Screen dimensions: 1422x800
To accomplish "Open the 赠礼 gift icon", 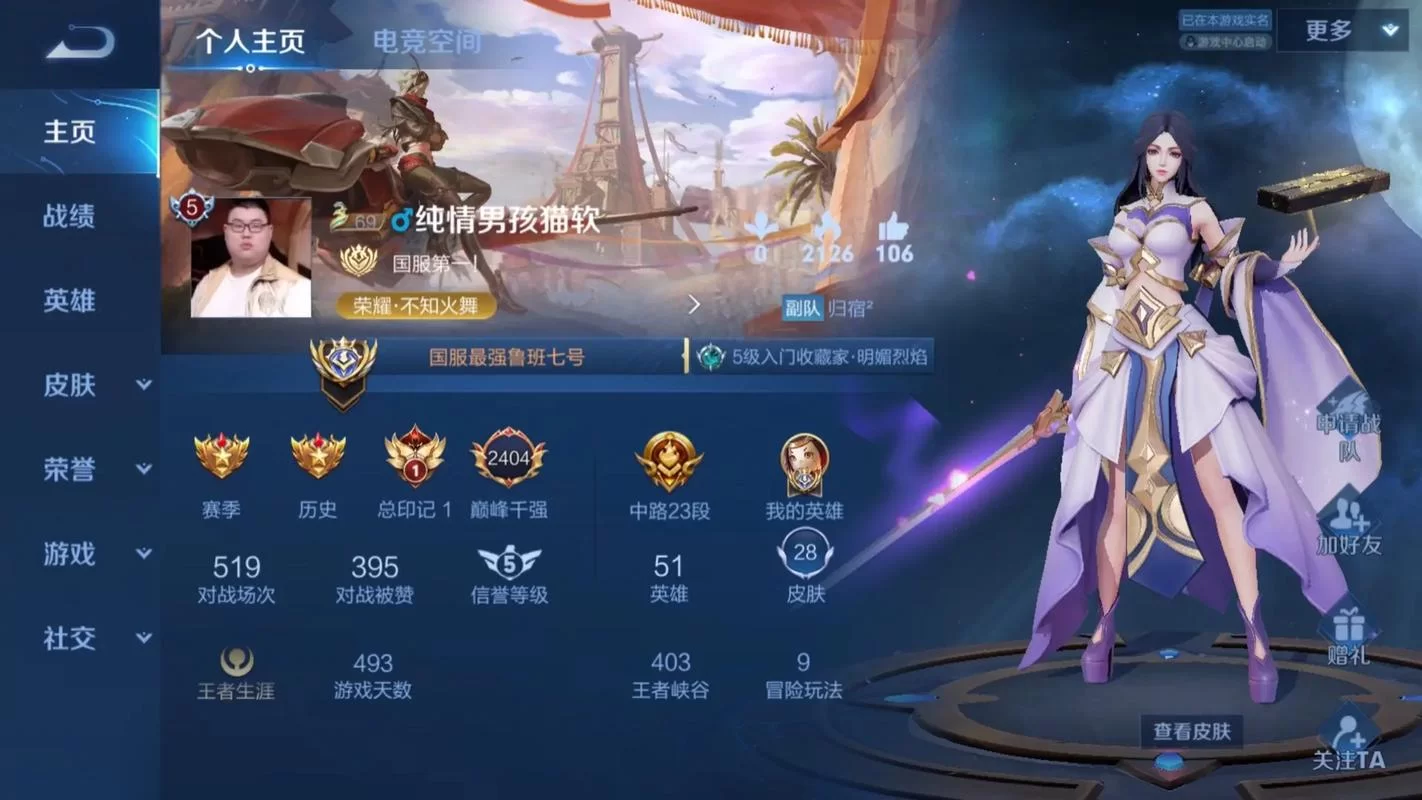I will click(x=1349, y=627).
